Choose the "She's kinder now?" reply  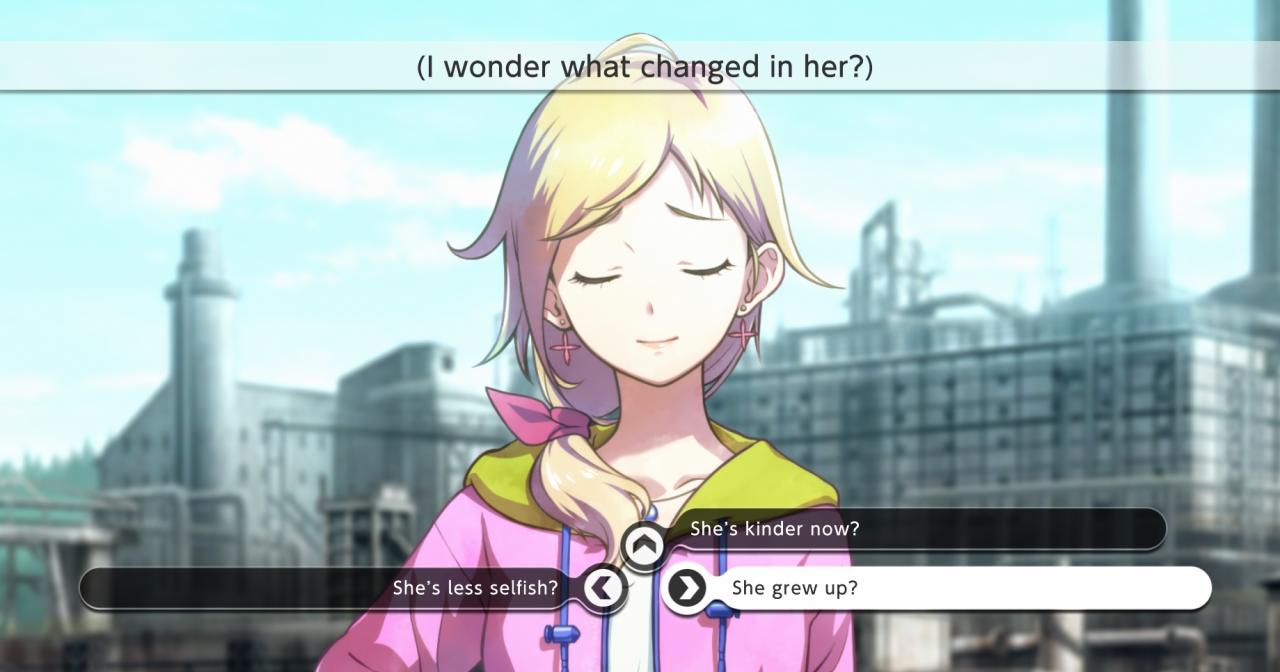pos(774,529)
